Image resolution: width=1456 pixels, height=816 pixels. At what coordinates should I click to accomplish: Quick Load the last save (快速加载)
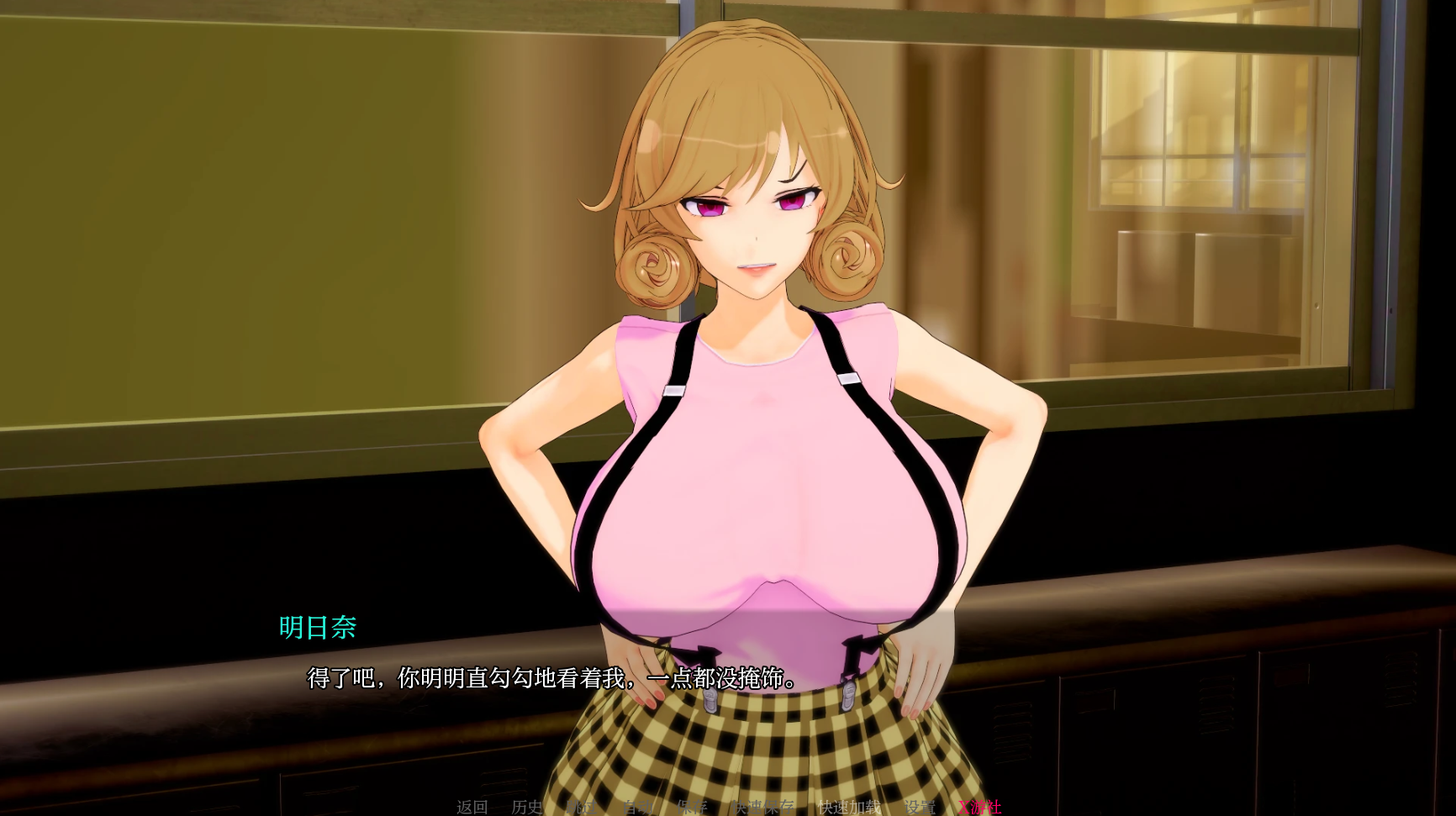[849, 807]
